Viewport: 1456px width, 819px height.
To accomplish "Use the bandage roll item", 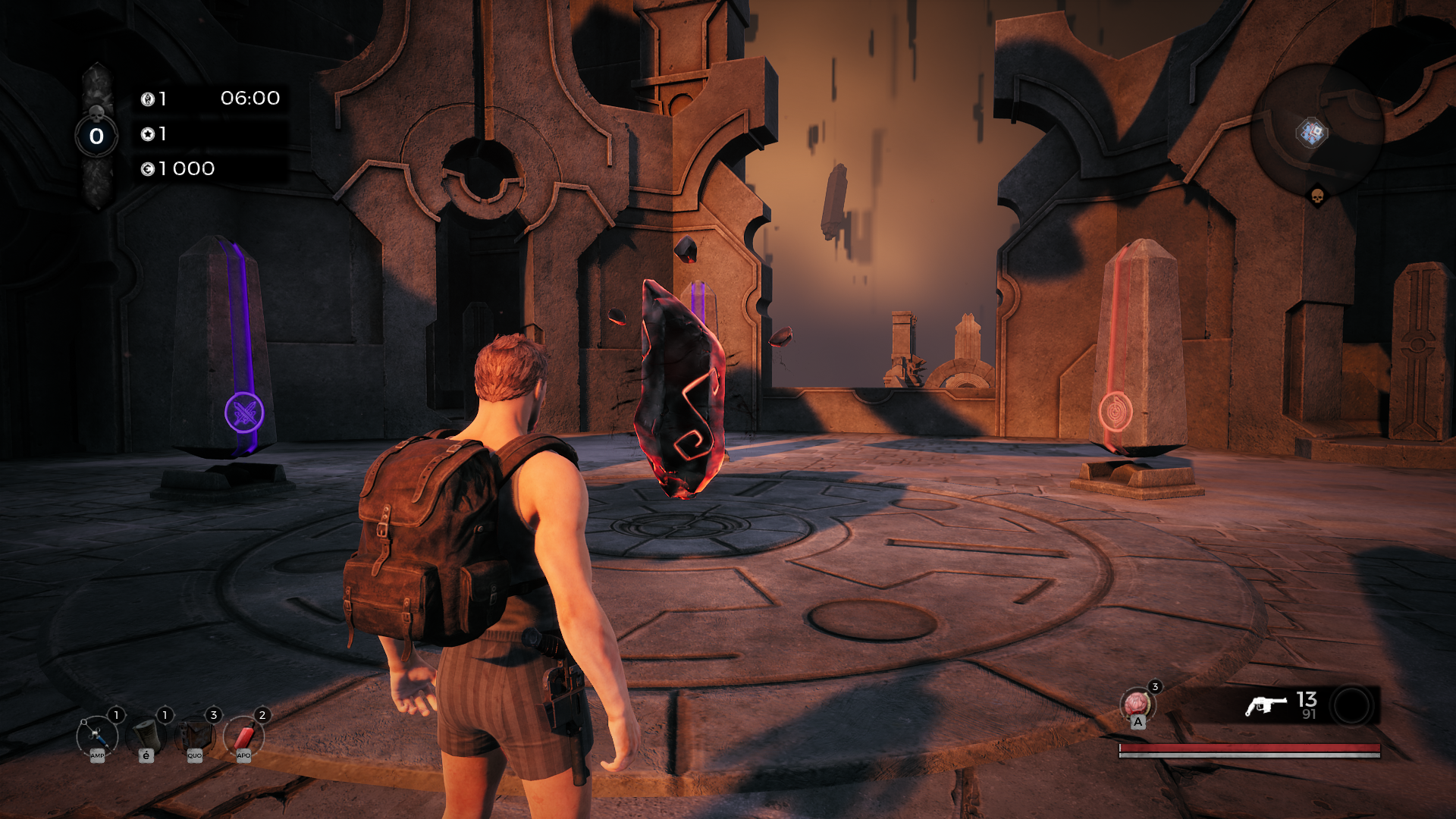I will (146, 736).
